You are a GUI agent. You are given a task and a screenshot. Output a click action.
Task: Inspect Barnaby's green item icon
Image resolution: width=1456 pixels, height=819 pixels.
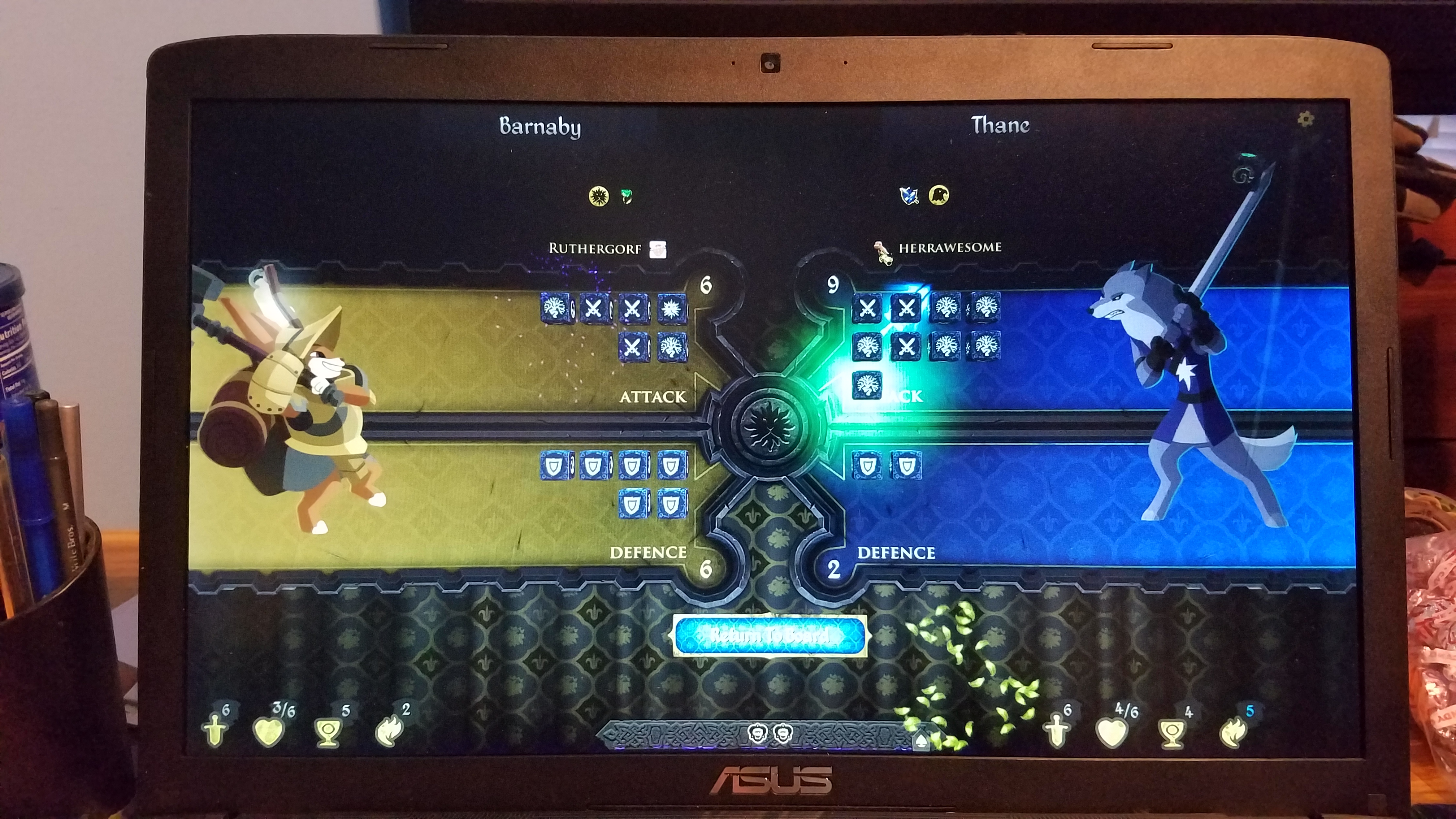[627, 196]
